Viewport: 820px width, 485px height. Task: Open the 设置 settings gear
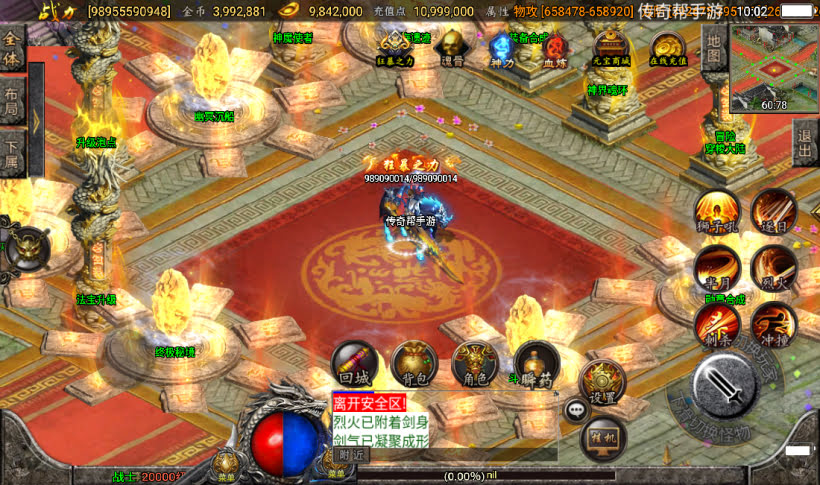[602, 381]
